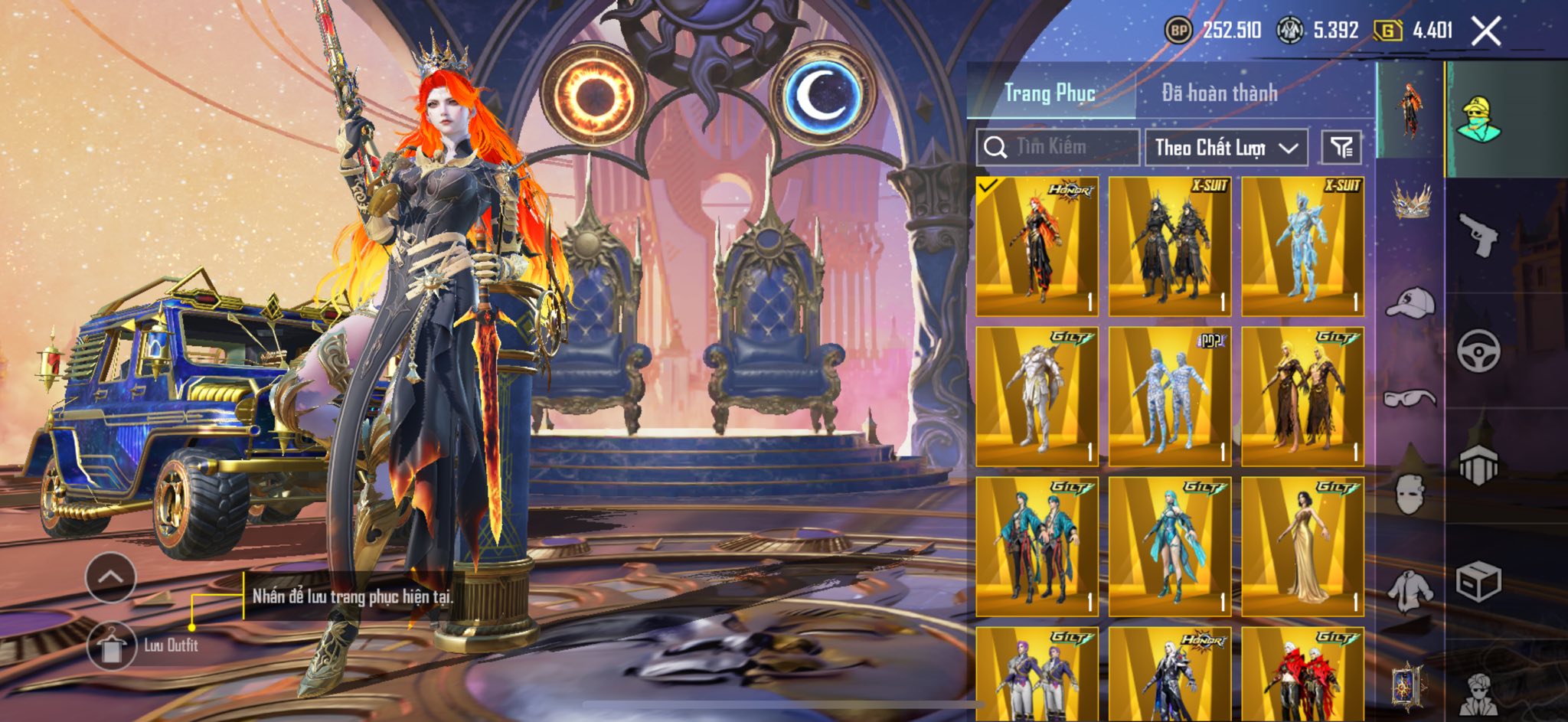Show the sunglasses category
This screenshot has width=1568, height=722.
[x=1410, y=398]
